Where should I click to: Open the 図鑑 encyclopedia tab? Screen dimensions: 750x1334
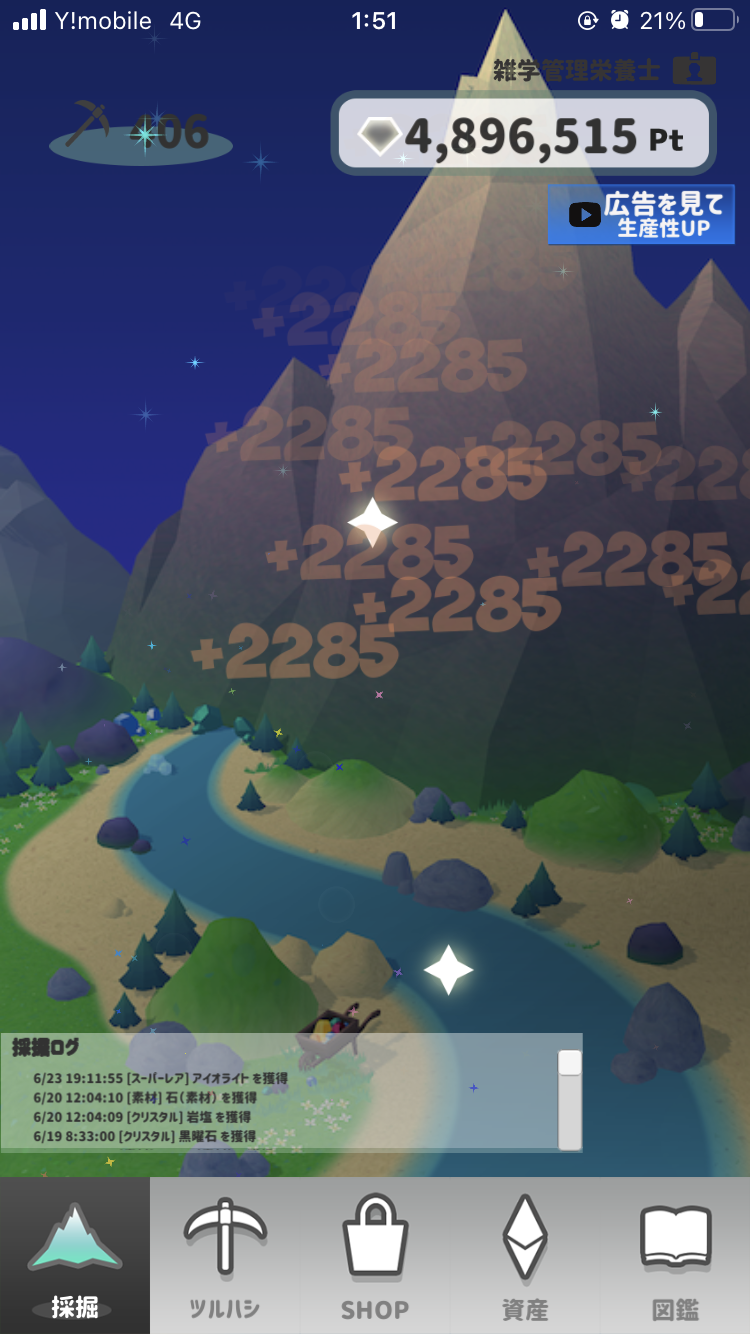675,1256
